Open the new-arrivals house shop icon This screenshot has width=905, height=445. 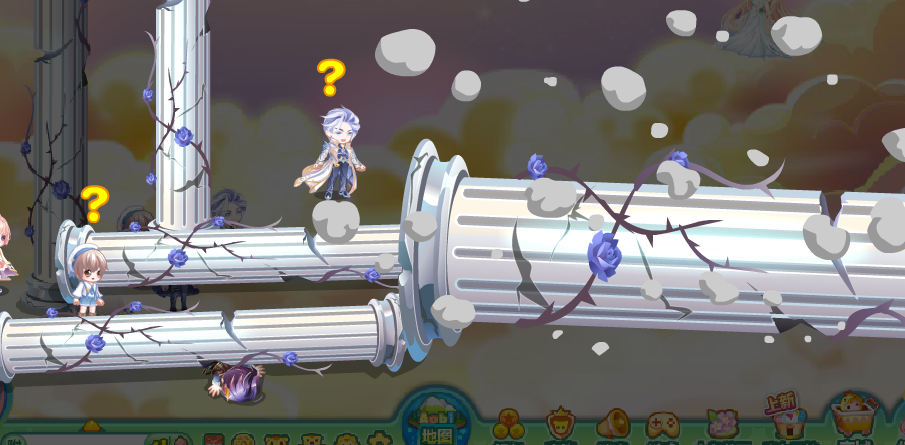pyautogui.click(x=784, y=418)
